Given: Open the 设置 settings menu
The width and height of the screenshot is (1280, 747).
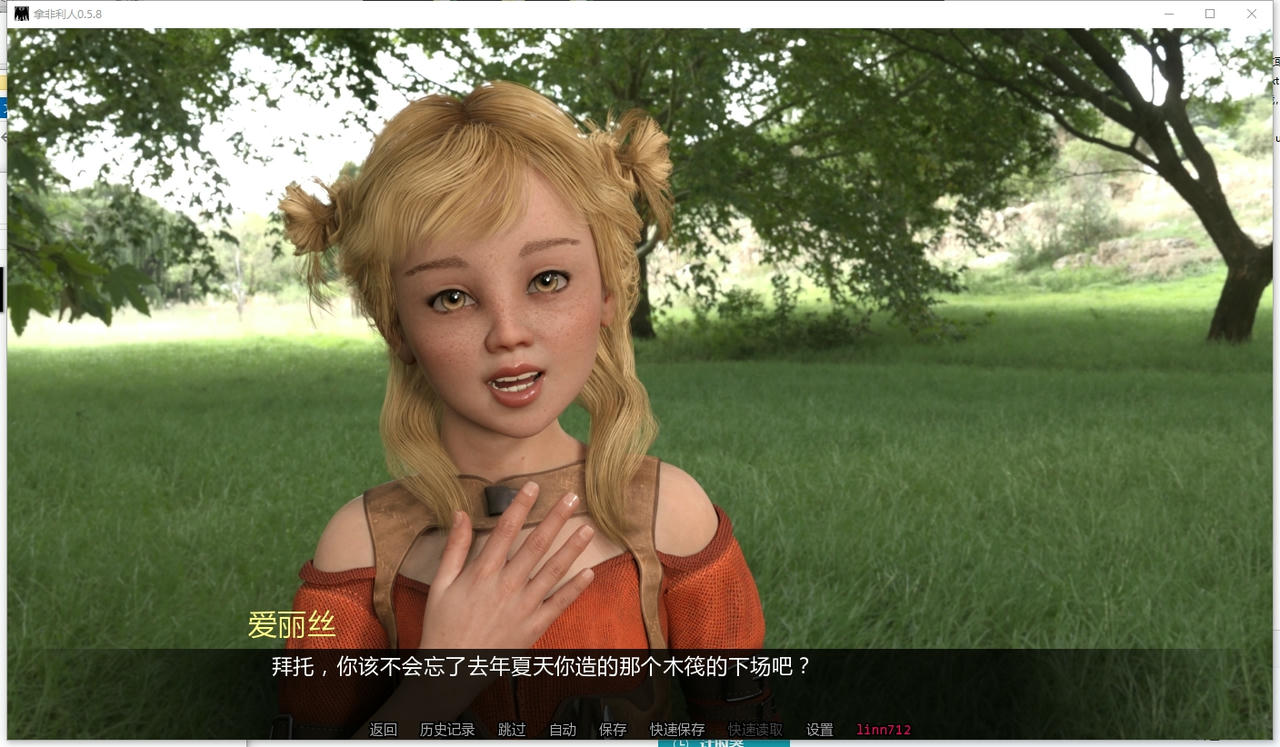Looking at the screenshot, I should coord(819,729).
